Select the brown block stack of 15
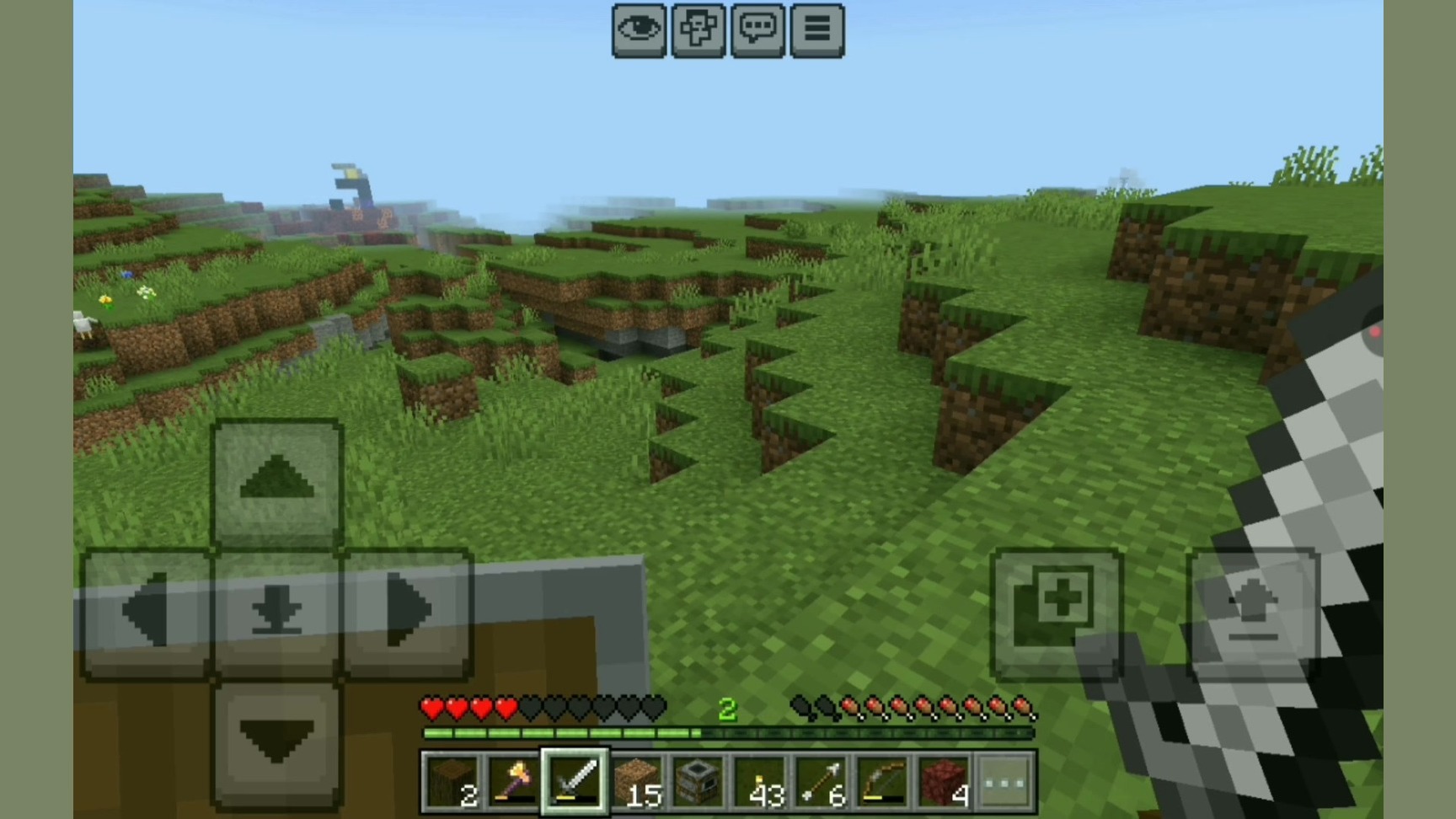This screenshot has width=1456, height=819. (636, 782)
